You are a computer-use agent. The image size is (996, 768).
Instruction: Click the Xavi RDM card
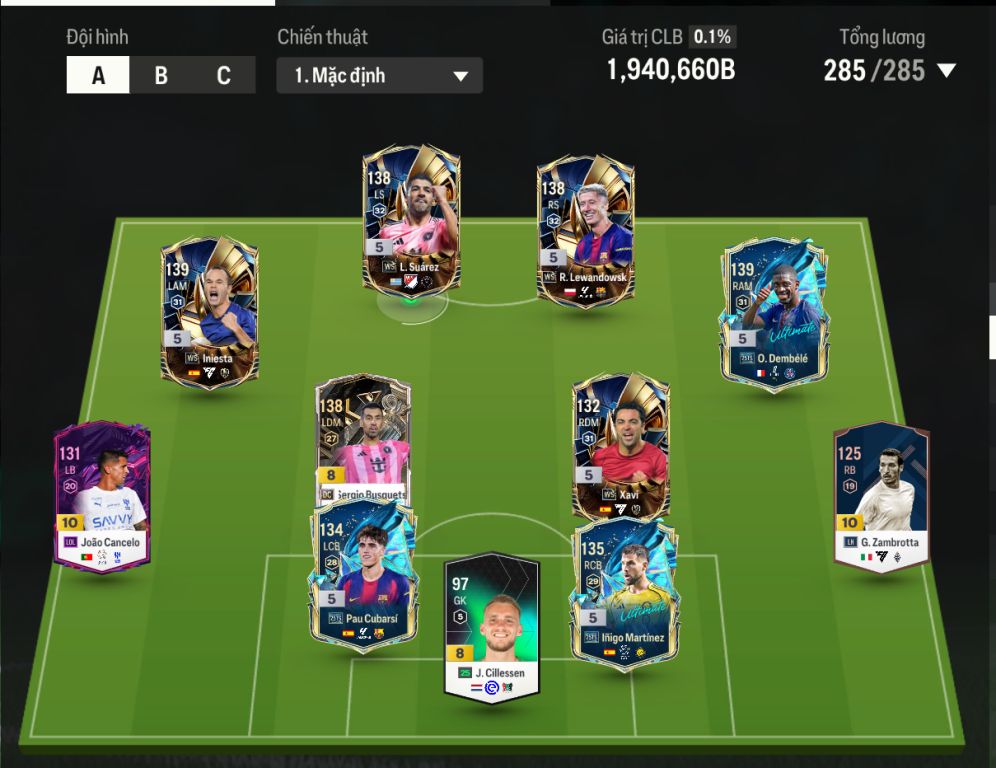tap(620, 440)
